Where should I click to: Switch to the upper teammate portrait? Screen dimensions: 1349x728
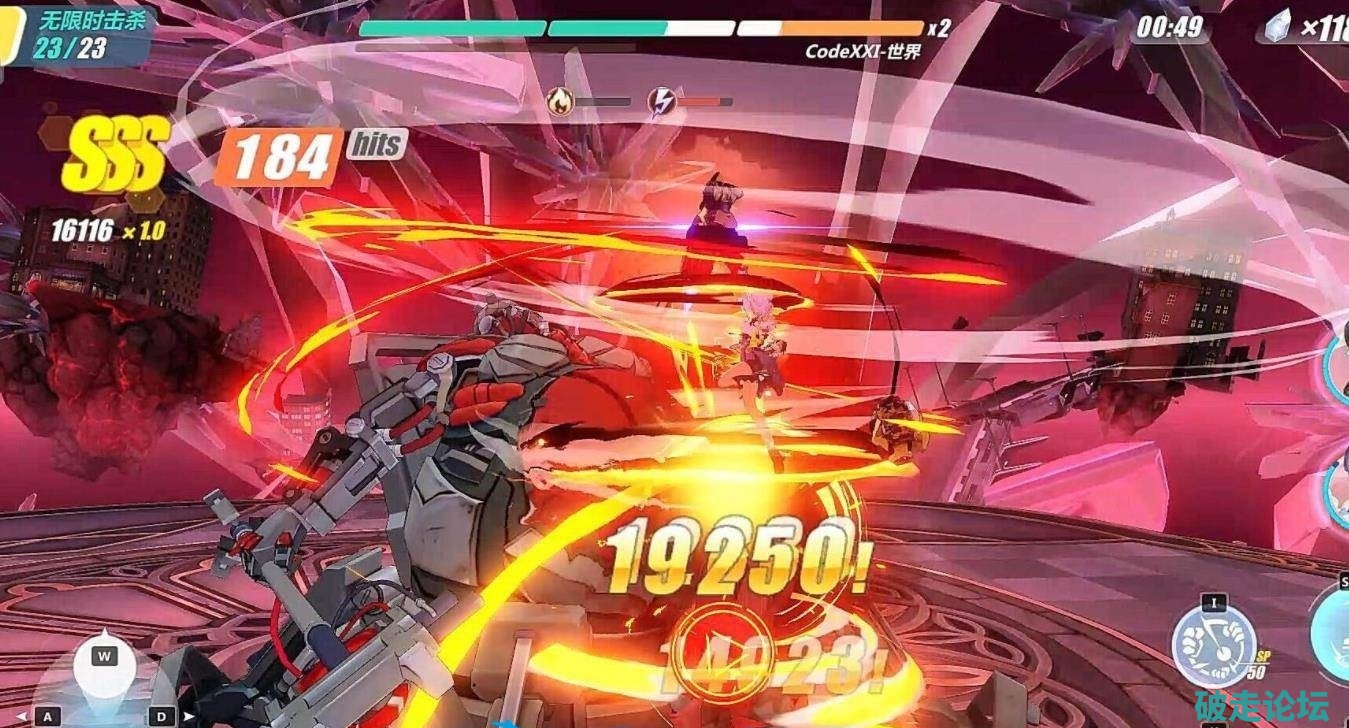click(x=1338, y=361)
